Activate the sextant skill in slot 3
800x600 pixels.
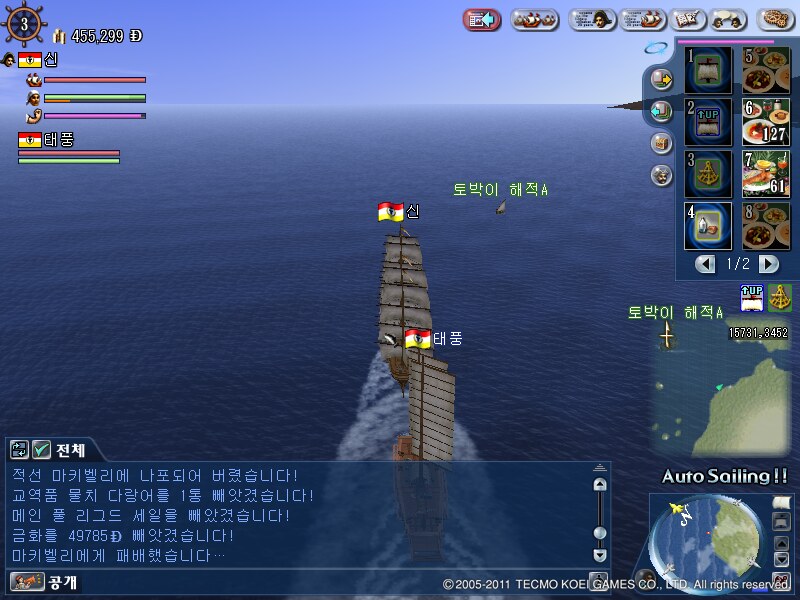[708, 174]
